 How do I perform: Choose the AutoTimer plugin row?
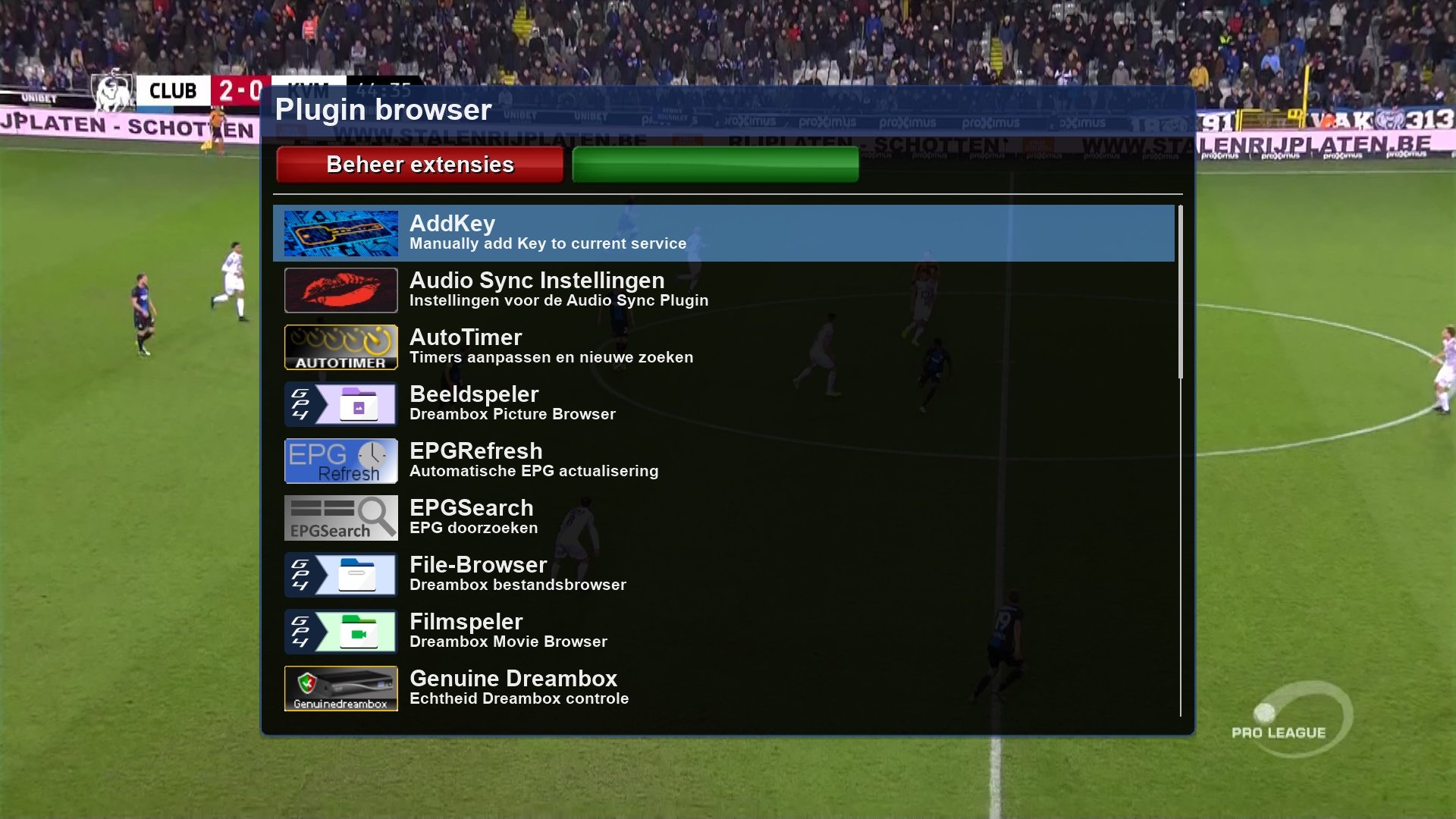[723, 347]
